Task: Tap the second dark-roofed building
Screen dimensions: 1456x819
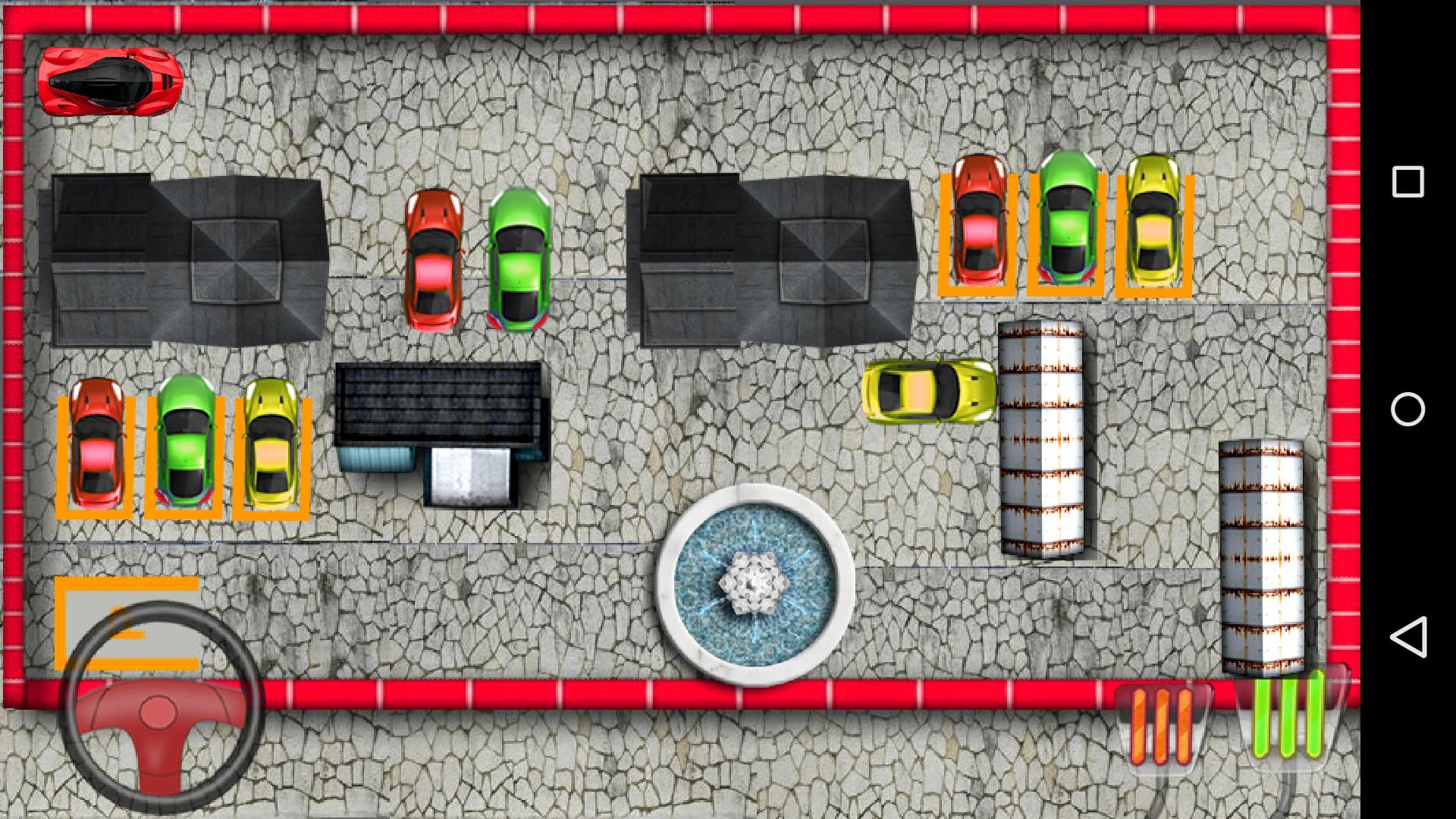Action: [773, 258]
